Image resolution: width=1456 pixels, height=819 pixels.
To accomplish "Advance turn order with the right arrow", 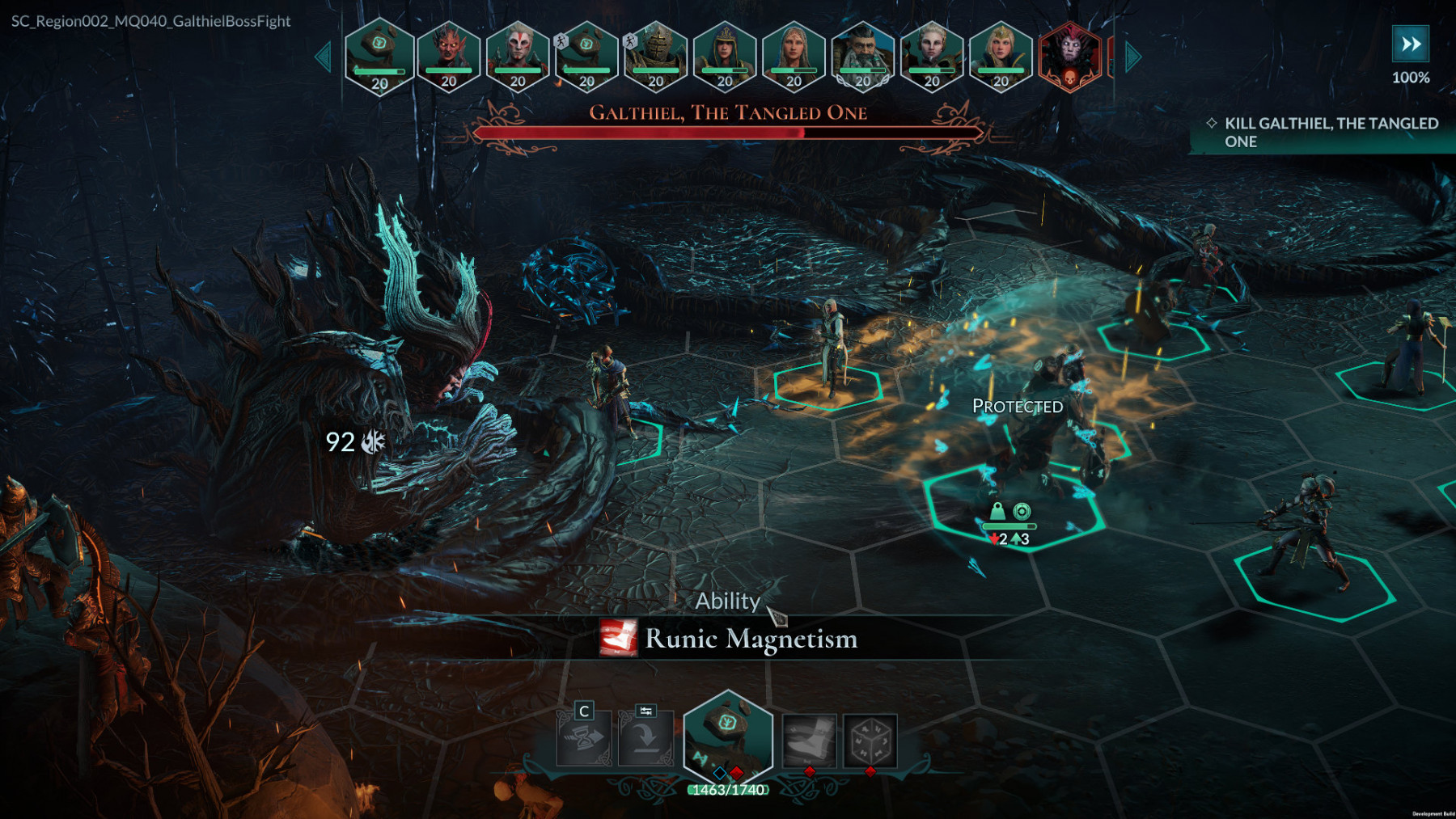I will [x=1133, y=57].
